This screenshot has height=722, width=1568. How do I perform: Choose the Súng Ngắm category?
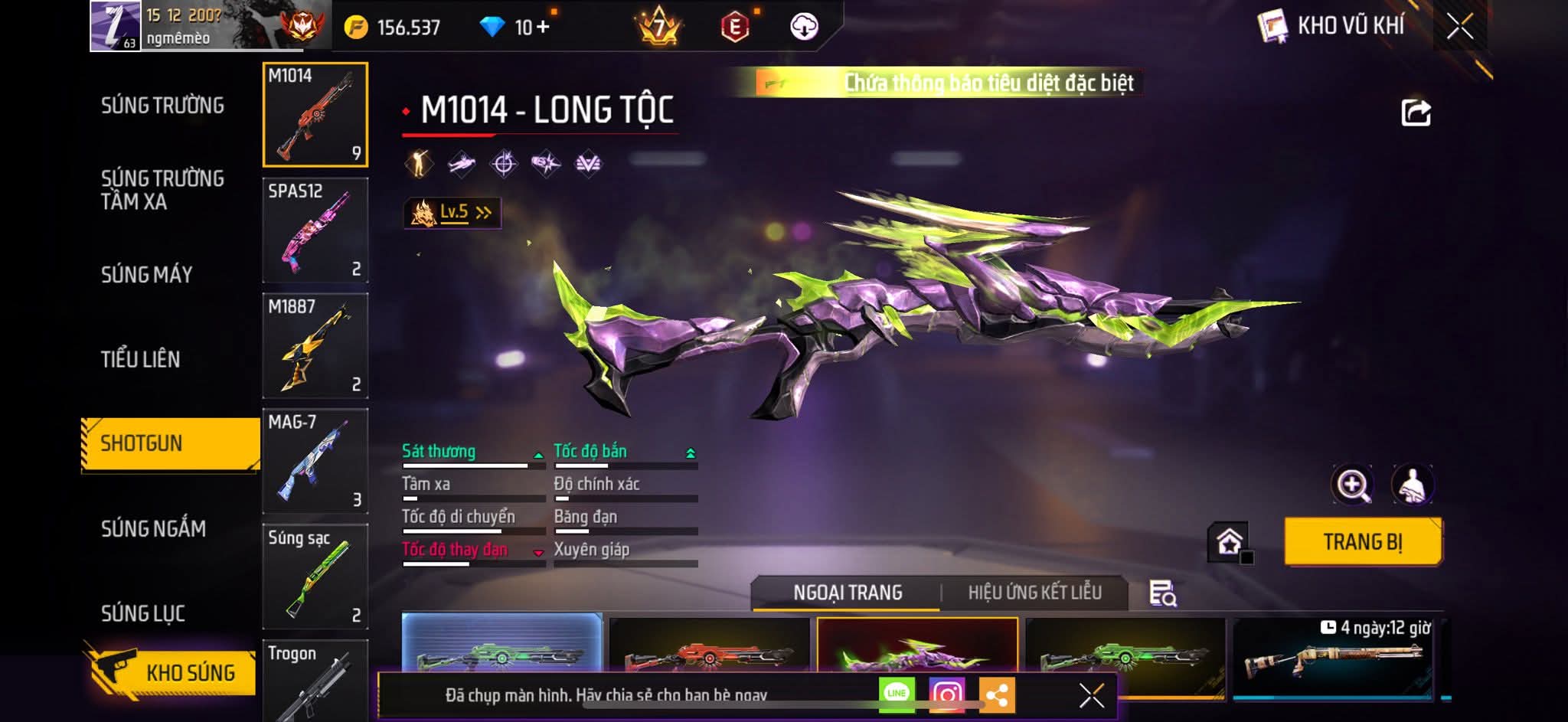[x=153, y=528]
